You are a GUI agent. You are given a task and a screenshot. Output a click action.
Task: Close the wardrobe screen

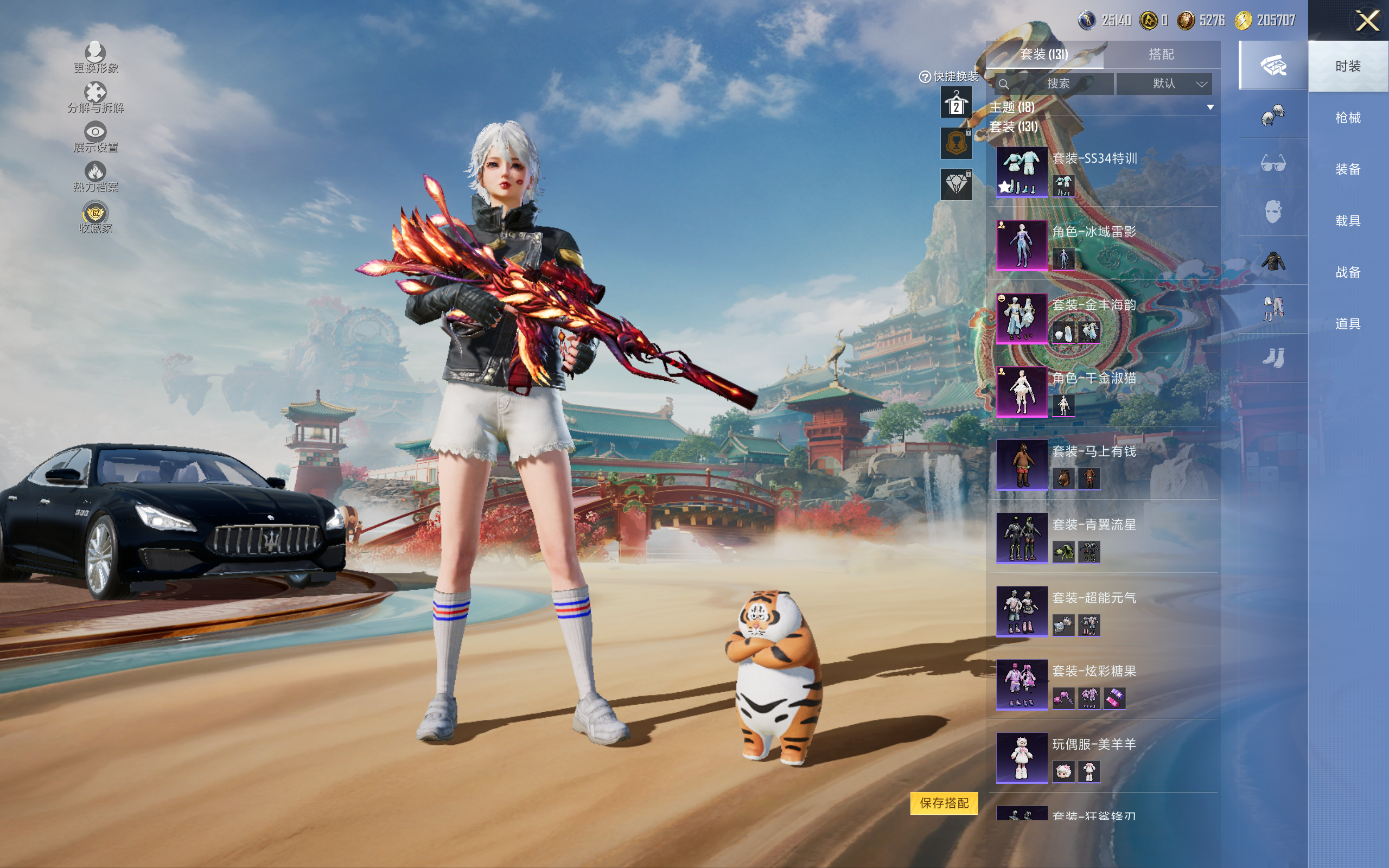pyautogui.click(x=1367, y=21)
